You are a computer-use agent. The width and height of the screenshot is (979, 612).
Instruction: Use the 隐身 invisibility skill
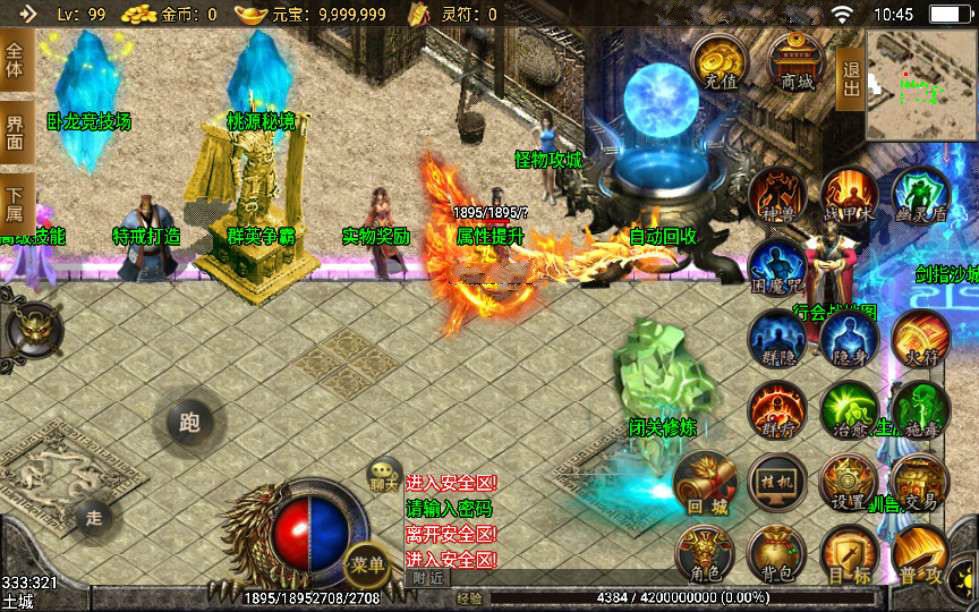tap(848, 337)
